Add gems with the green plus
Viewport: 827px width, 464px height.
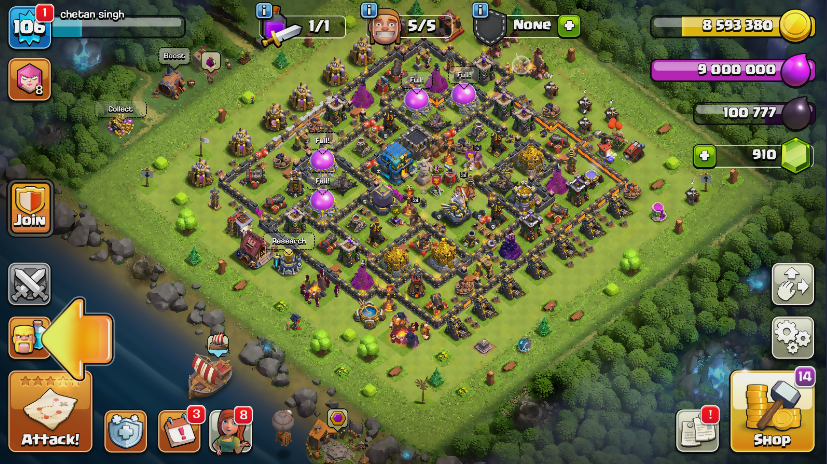tap(705, 156)
